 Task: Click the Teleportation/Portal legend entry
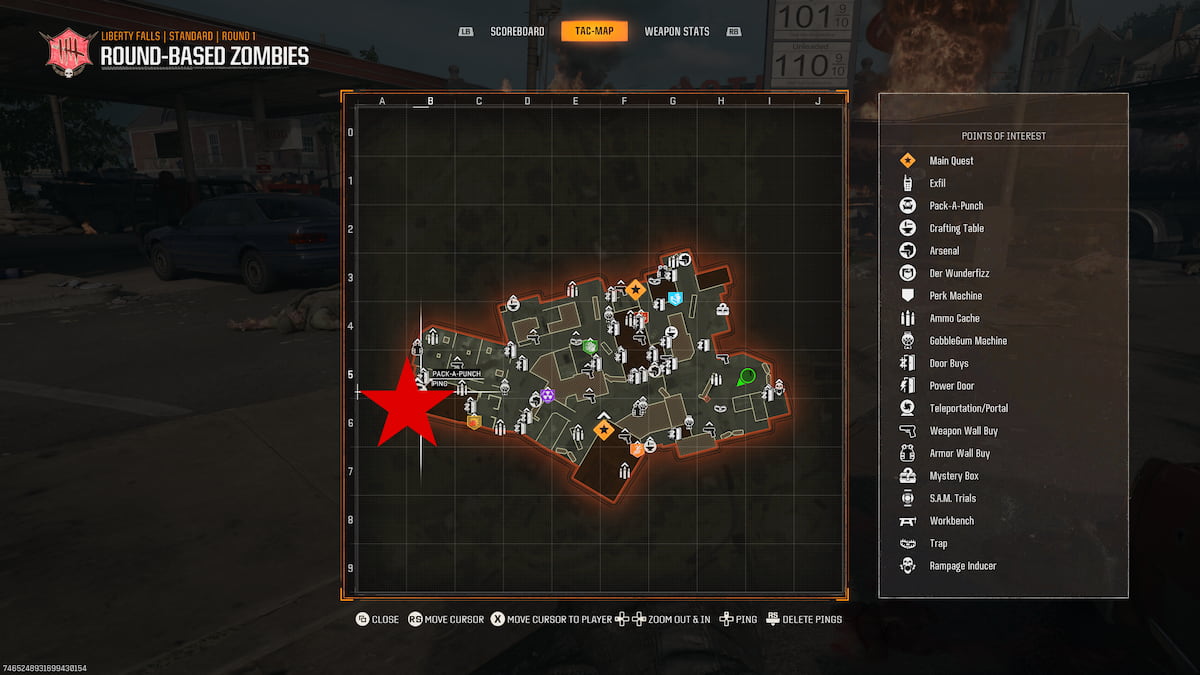point(968,408)
